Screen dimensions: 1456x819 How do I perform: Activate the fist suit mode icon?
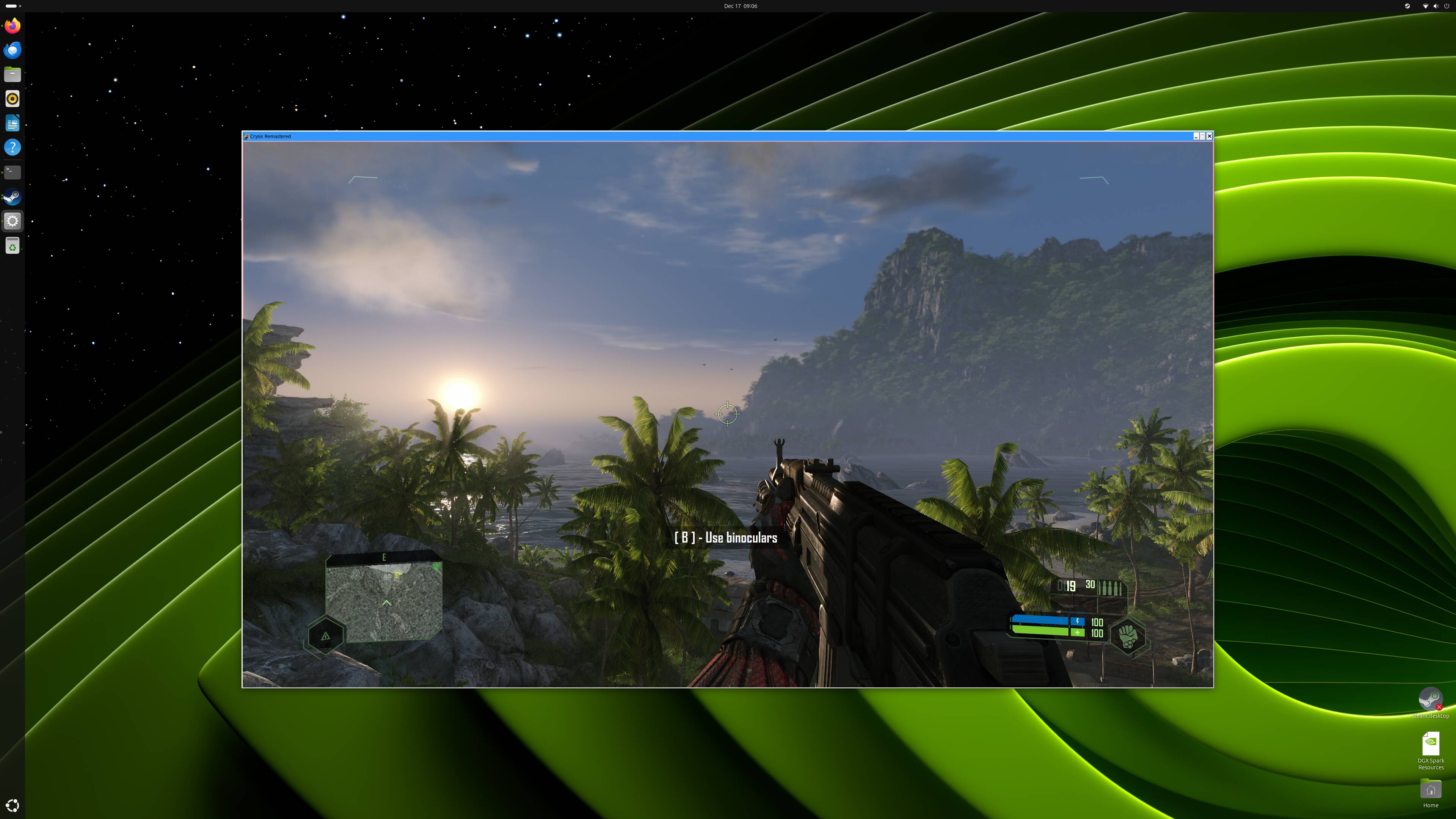(1128, 636)
